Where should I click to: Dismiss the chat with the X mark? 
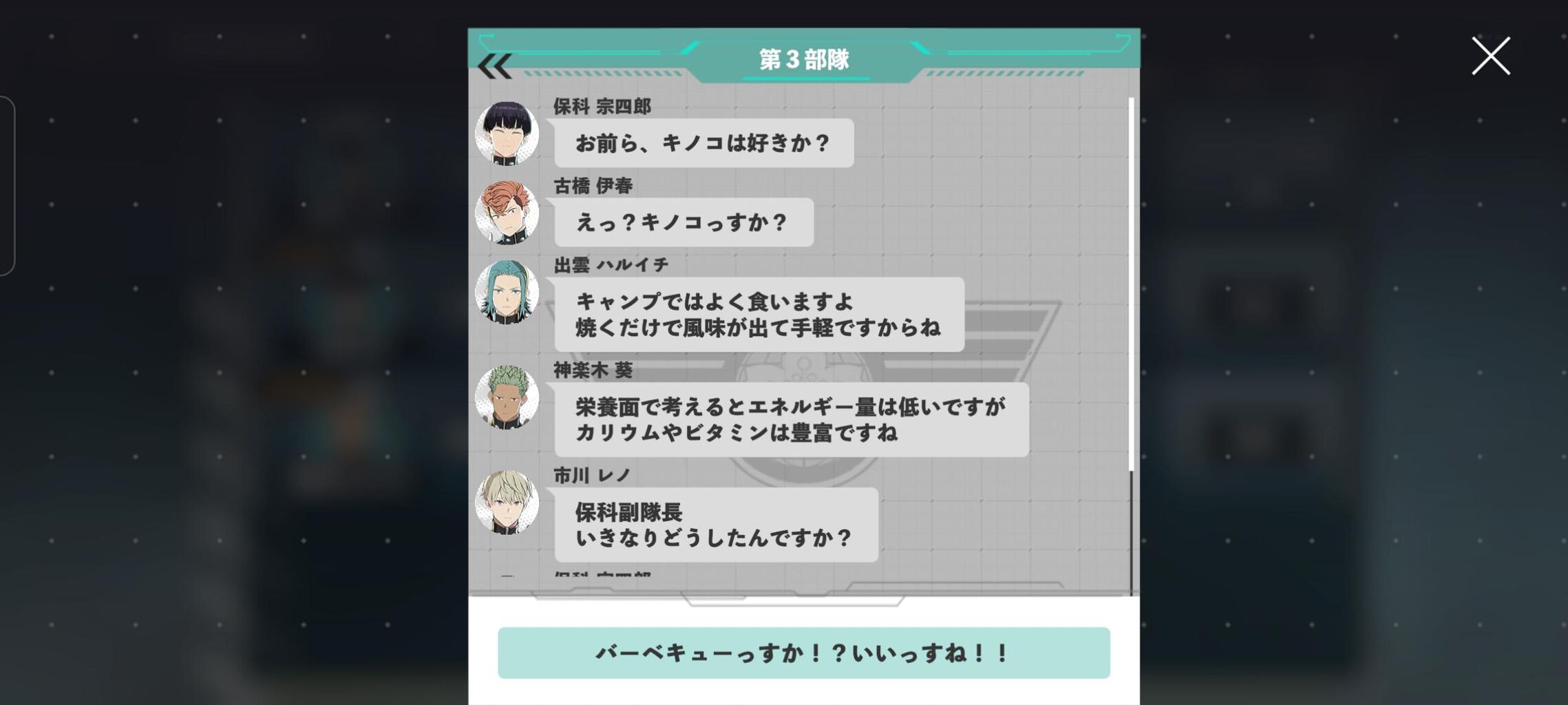pos(1491,56)
